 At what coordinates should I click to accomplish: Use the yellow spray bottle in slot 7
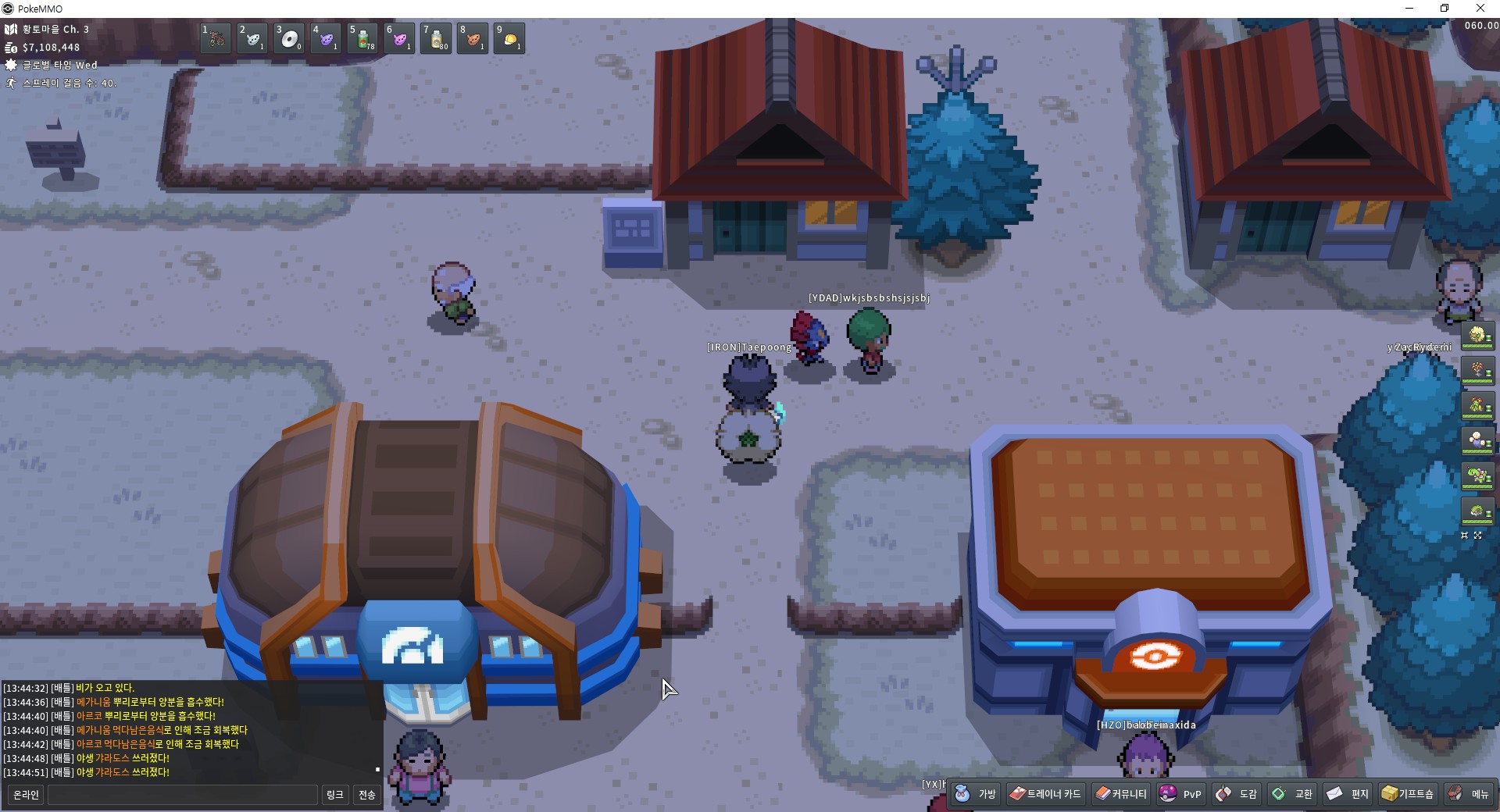point(437,38)
